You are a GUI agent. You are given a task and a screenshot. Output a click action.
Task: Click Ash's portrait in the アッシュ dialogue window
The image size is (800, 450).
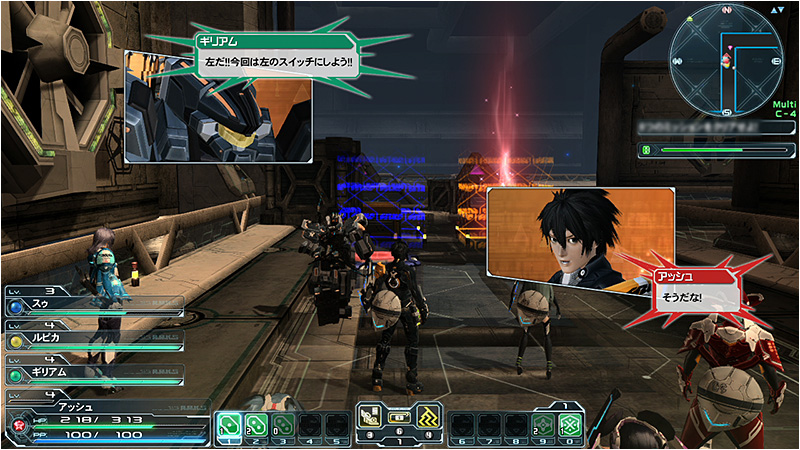coord(580,233)
